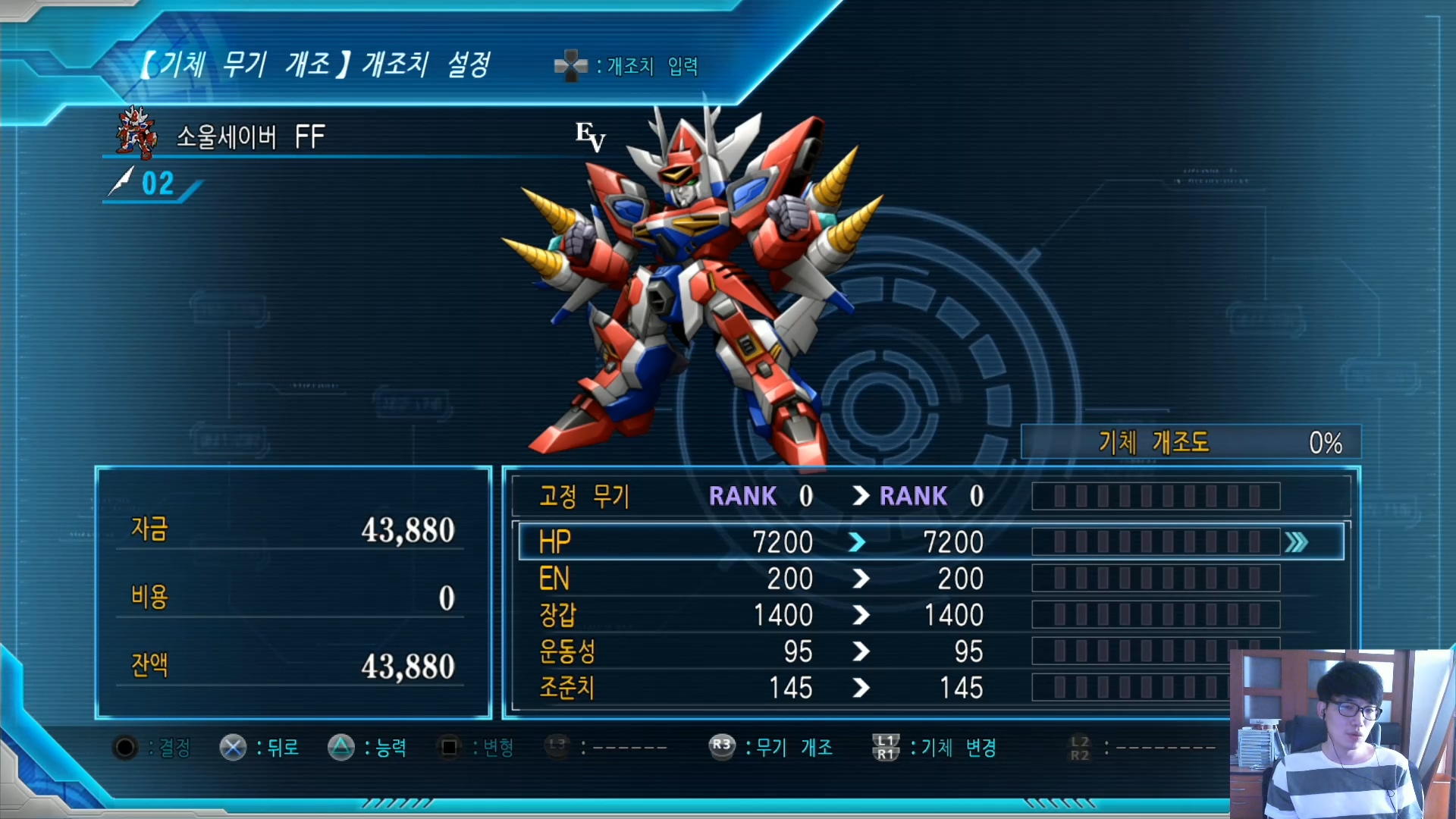1456x819 pixels.
Task: Click the 소울세이버 FF unit icon
Action: (x=136, y=133)
